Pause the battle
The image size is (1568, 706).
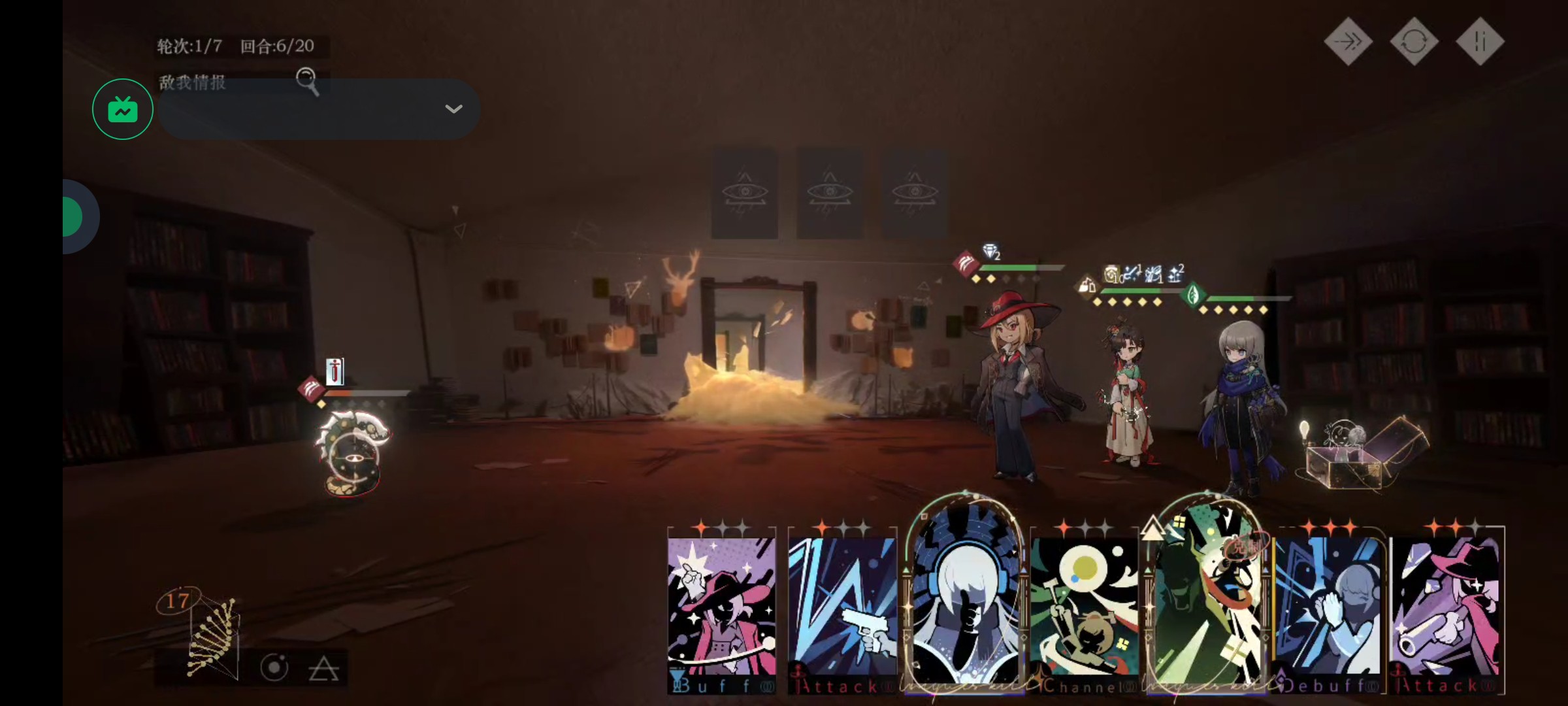(1480, 42)
